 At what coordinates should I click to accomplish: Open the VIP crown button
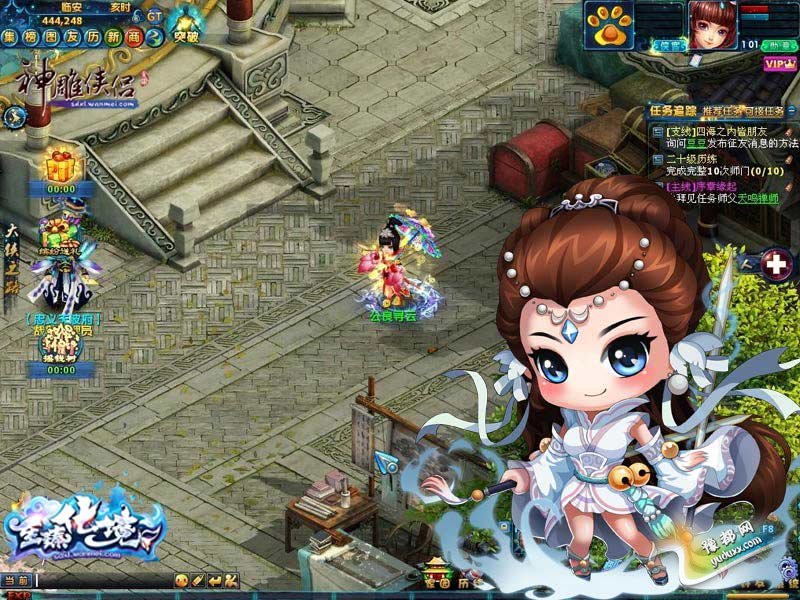(777, 63)
